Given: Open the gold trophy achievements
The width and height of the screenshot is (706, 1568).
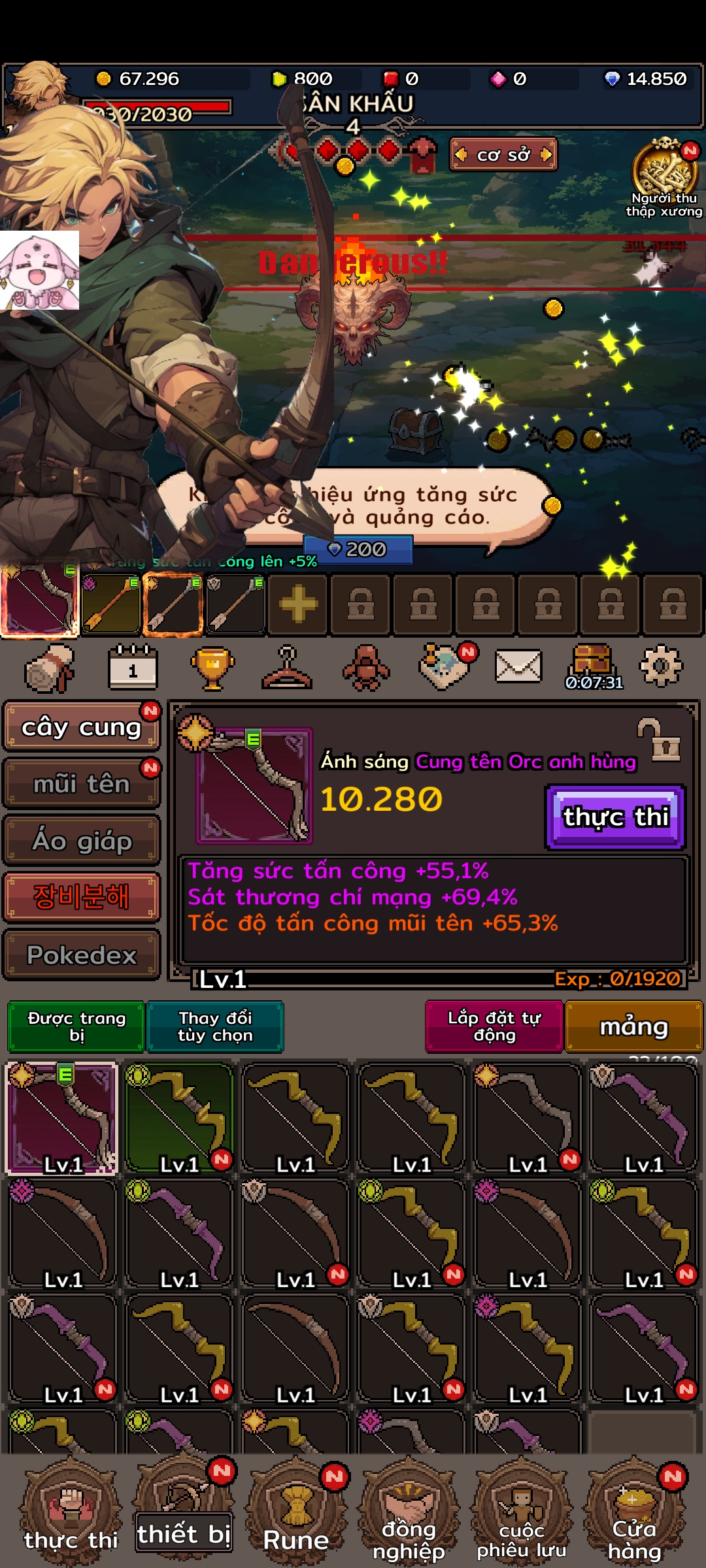Looking at the screenshot, I should pyautogui.click(x=212, y=668).
